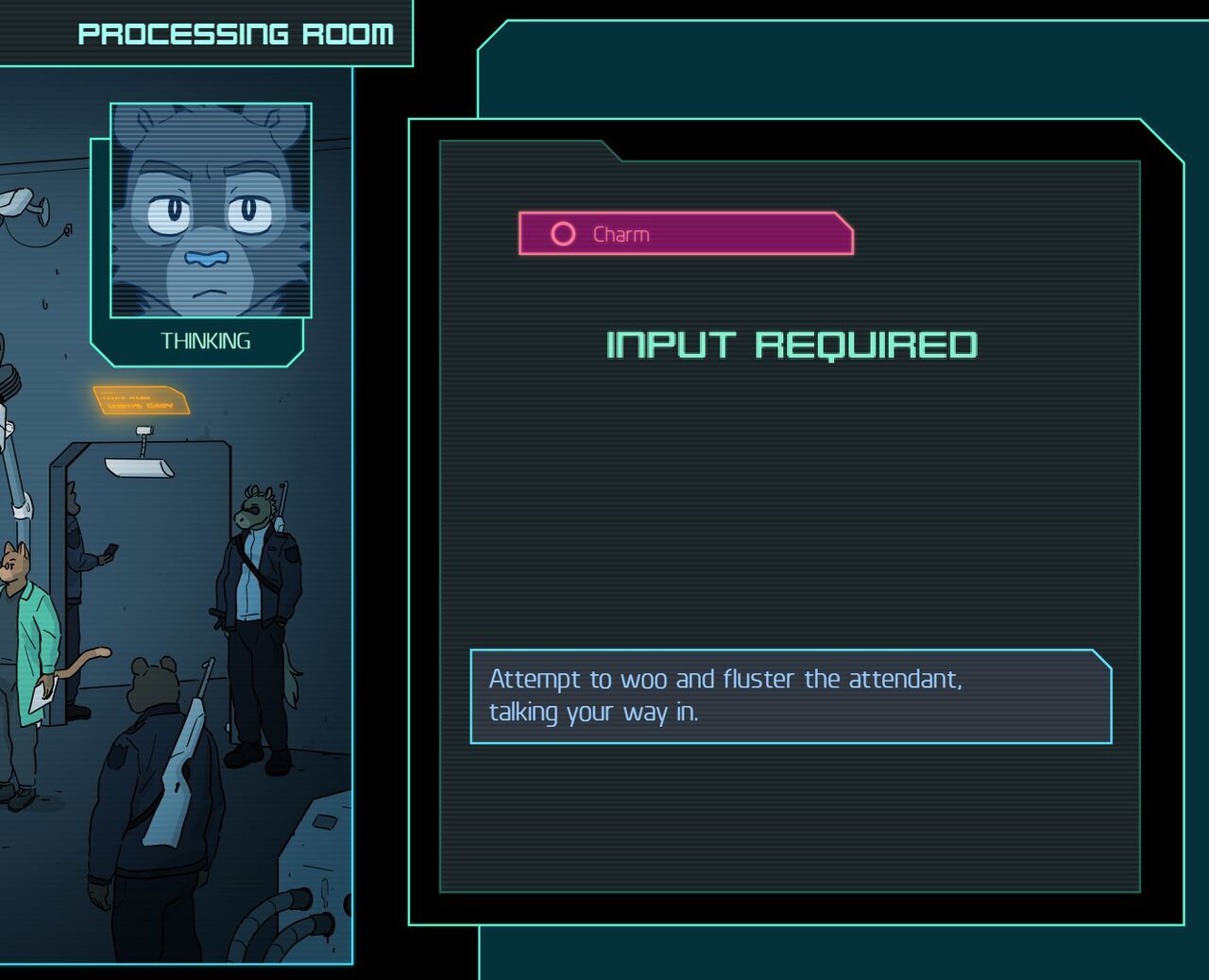
Task: Click the woo and fluster description box
Action: (x=790, y=696)
